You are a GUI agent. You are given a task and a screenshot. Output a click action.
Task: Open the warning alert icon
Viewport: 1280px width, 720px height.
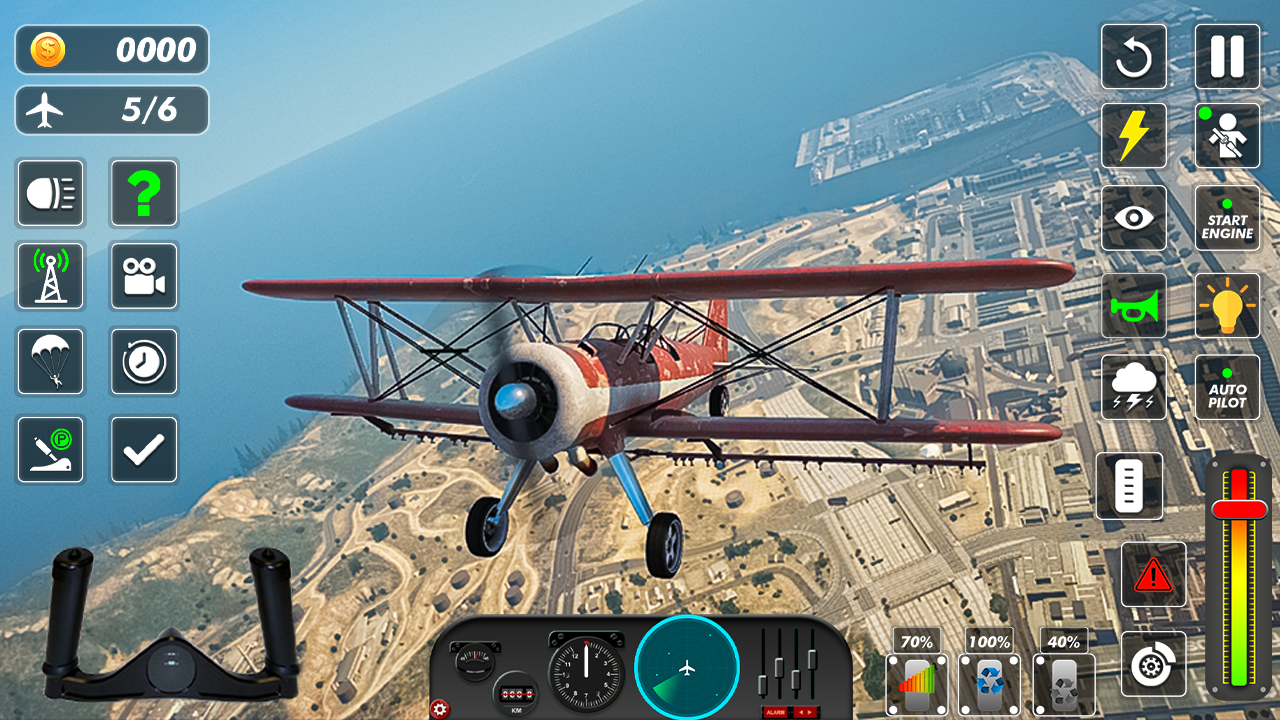coord(1153,575)
